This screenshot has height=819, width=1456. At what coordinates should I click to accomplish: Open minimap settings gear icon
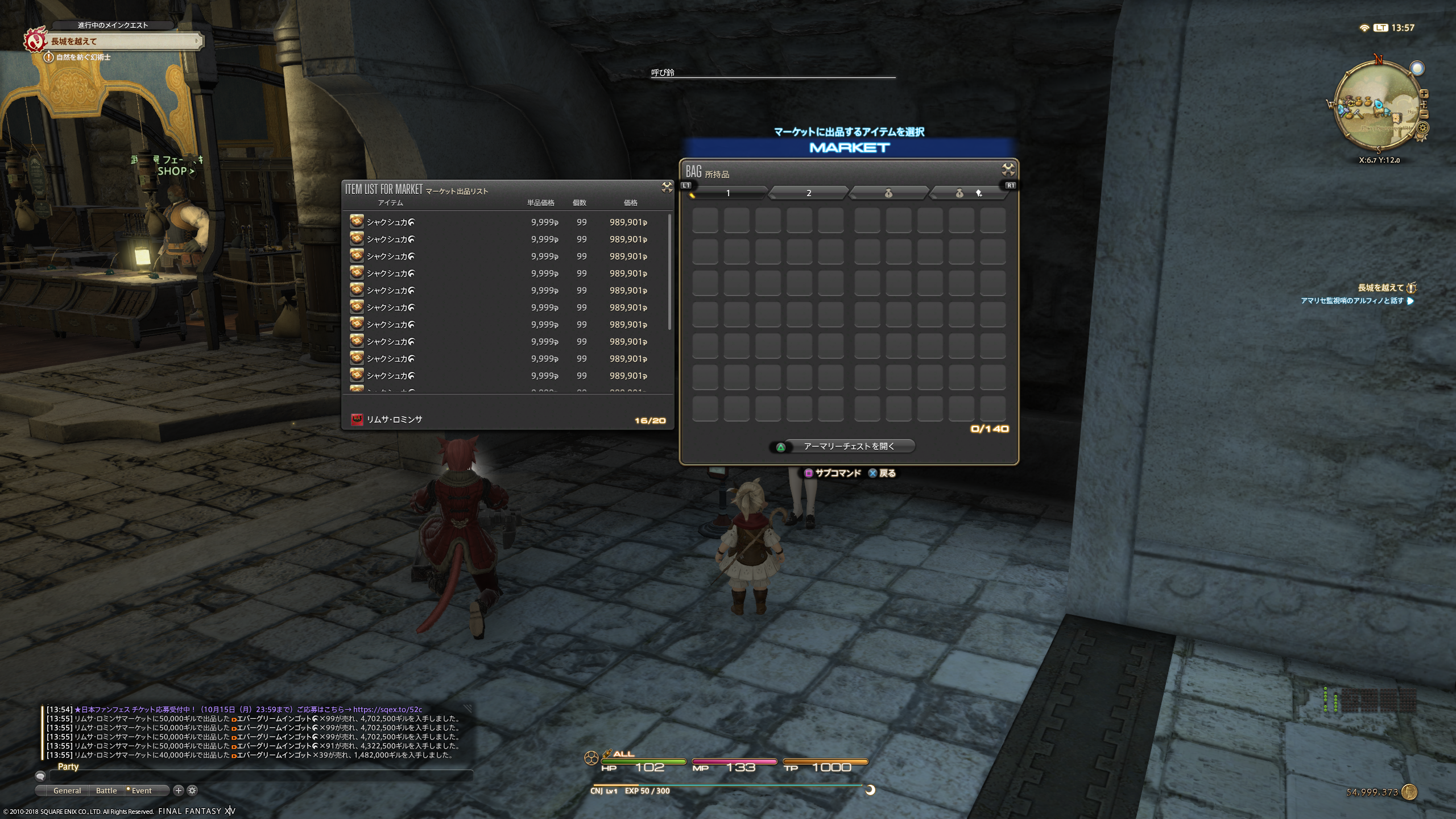(1423, 129)
